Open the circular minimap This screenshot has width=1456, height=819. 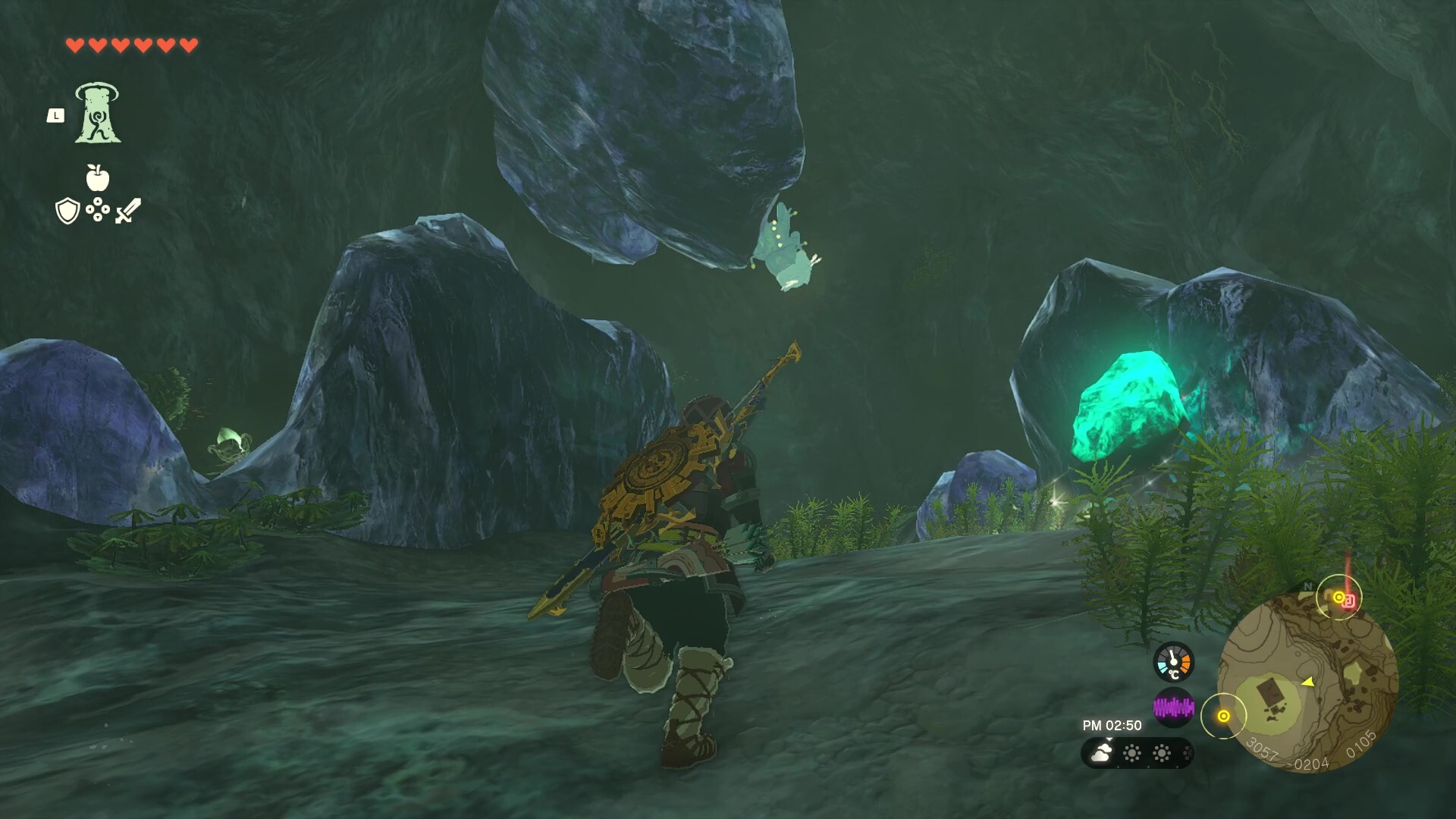click(1307, 682)
